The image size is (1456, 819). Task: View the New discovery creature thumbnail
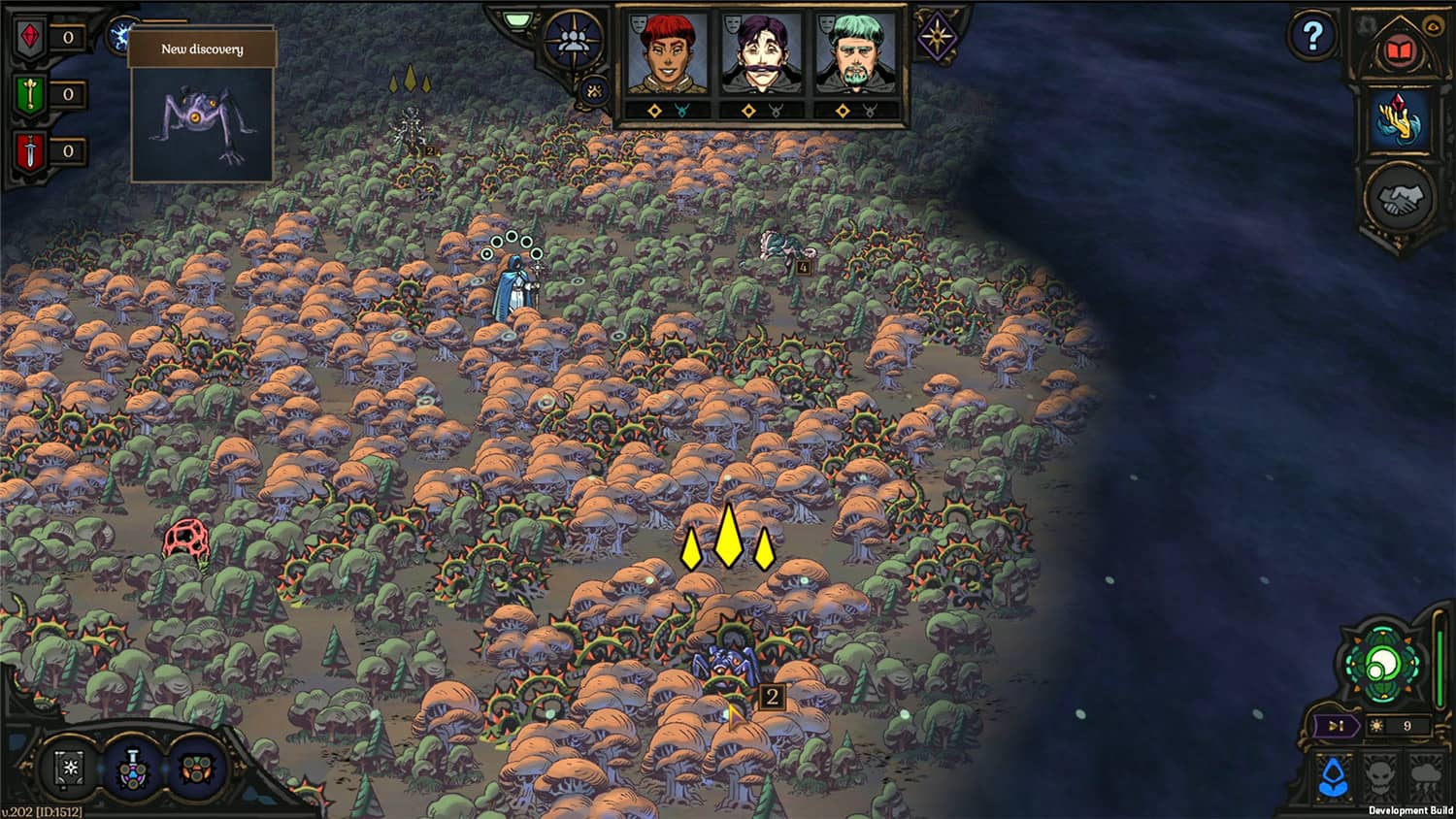tap(202, 123)
